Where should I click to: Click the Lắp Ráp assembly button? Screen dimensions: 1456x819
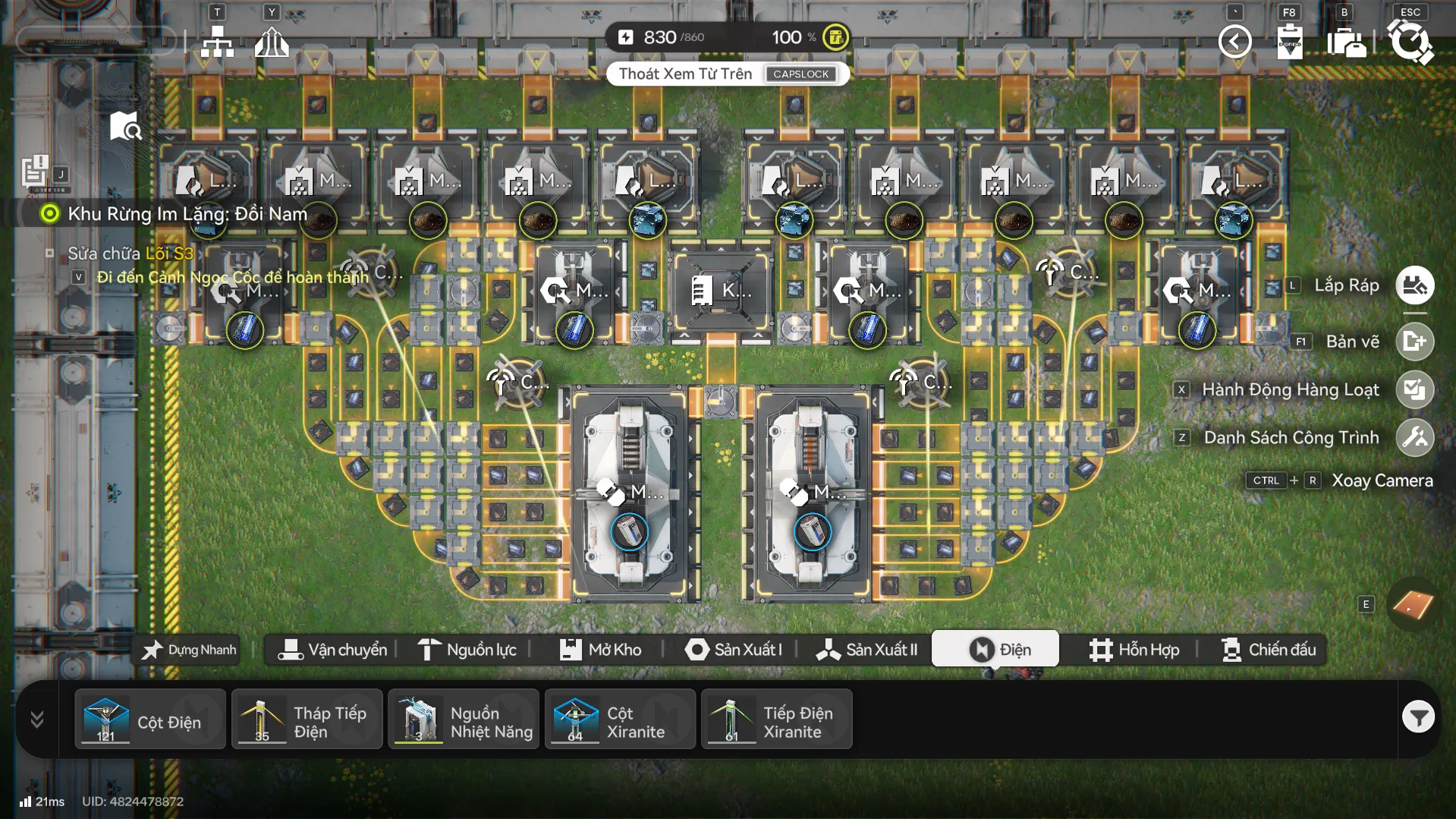1414,285
